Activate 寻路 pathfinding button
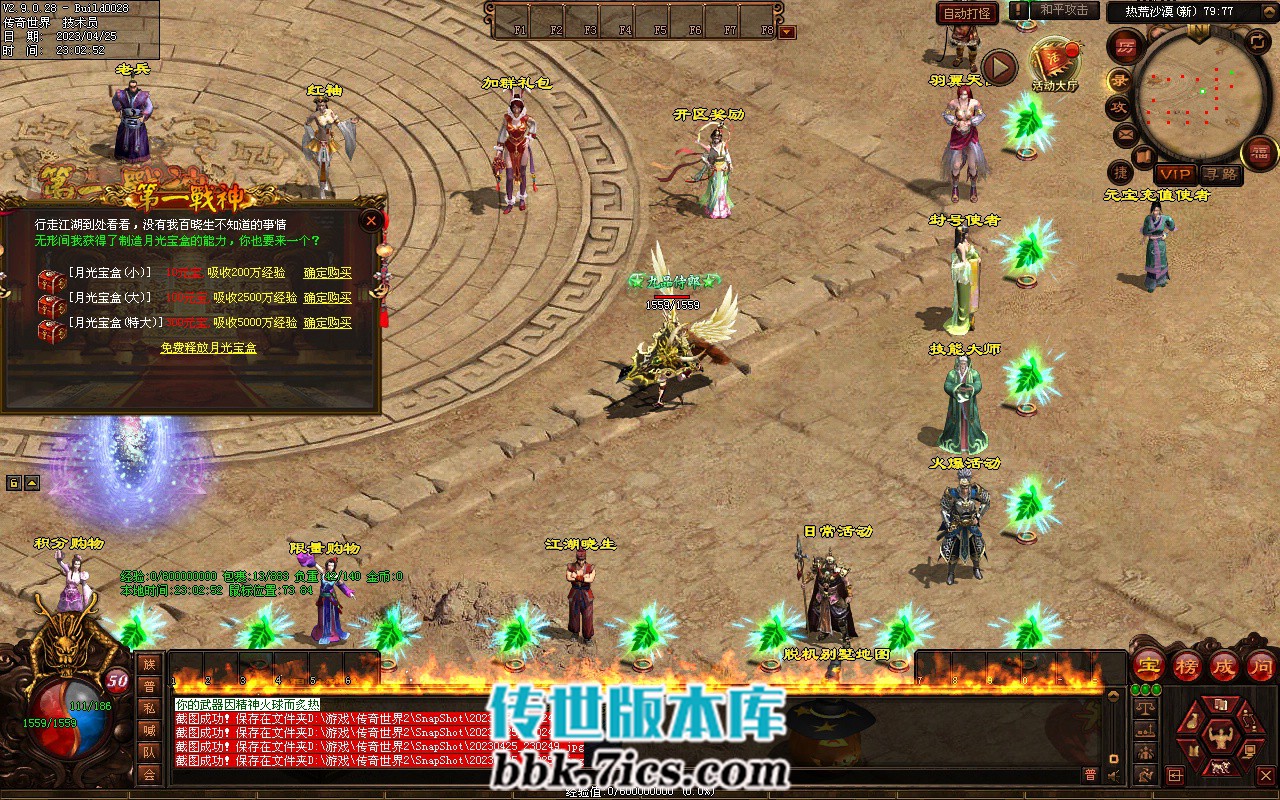 tap(1220, 174)
